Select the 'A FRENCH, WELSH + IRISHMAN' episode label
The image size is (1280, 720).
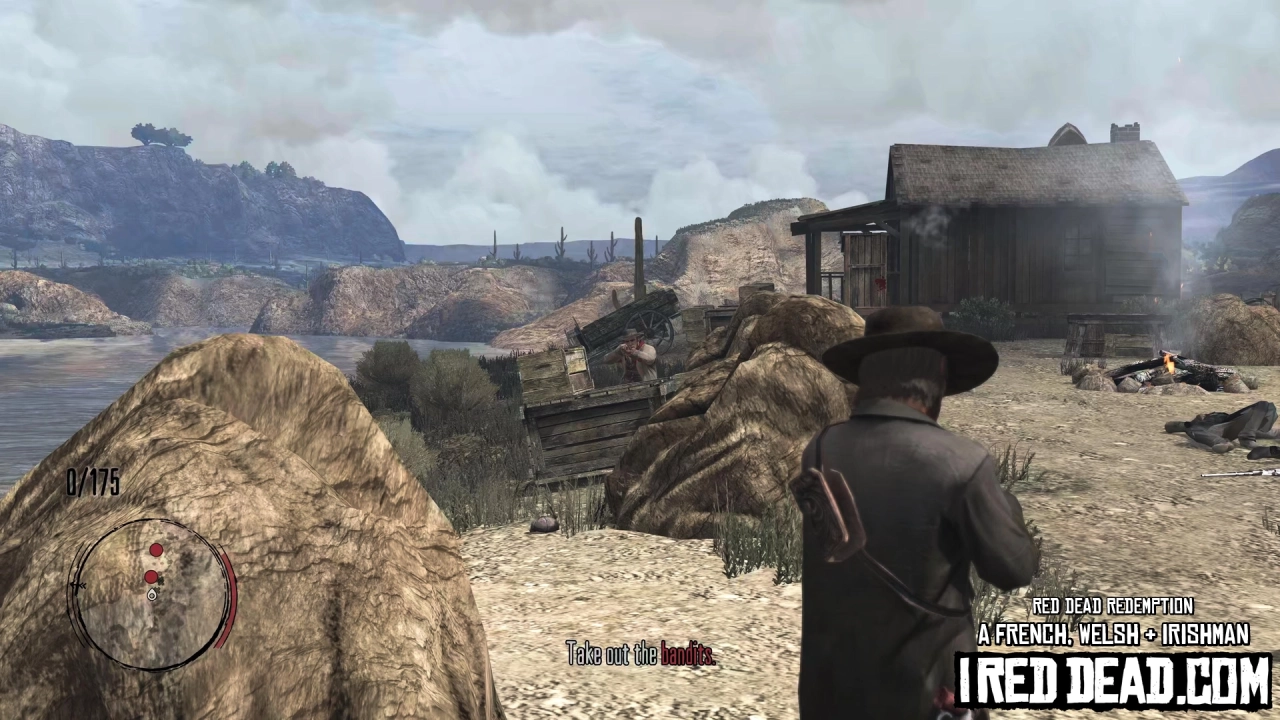[1113, 635]
